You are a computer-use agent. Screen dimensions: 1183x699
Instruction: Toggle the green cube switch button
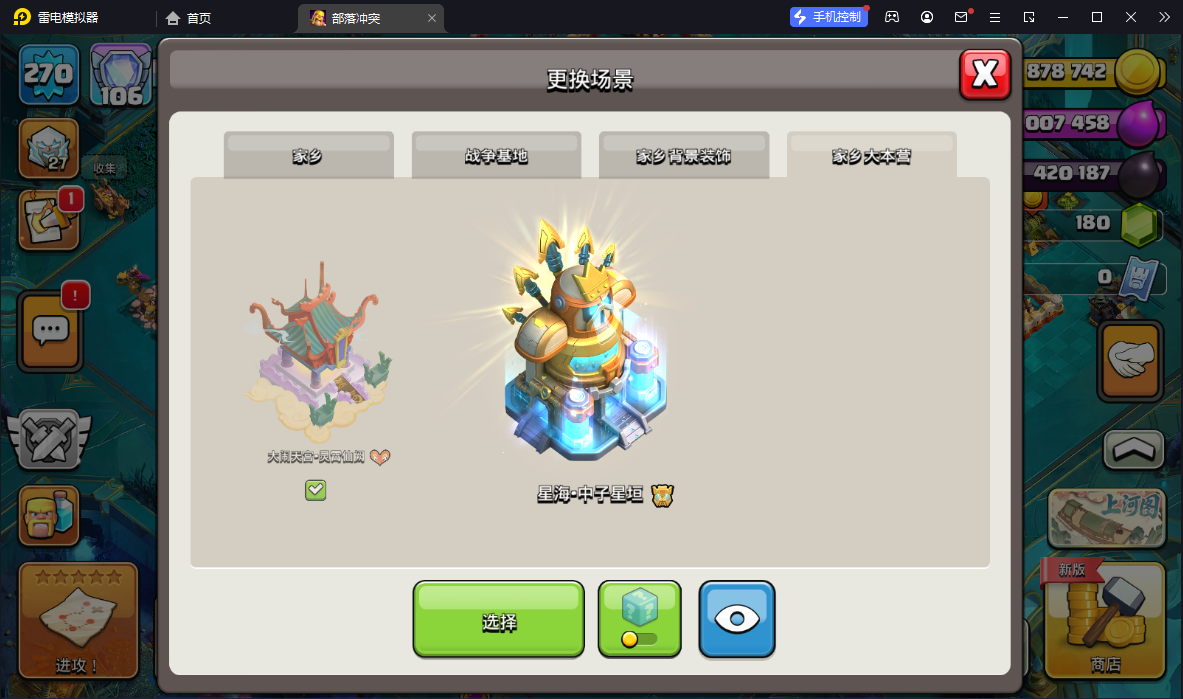pos(639,620)
